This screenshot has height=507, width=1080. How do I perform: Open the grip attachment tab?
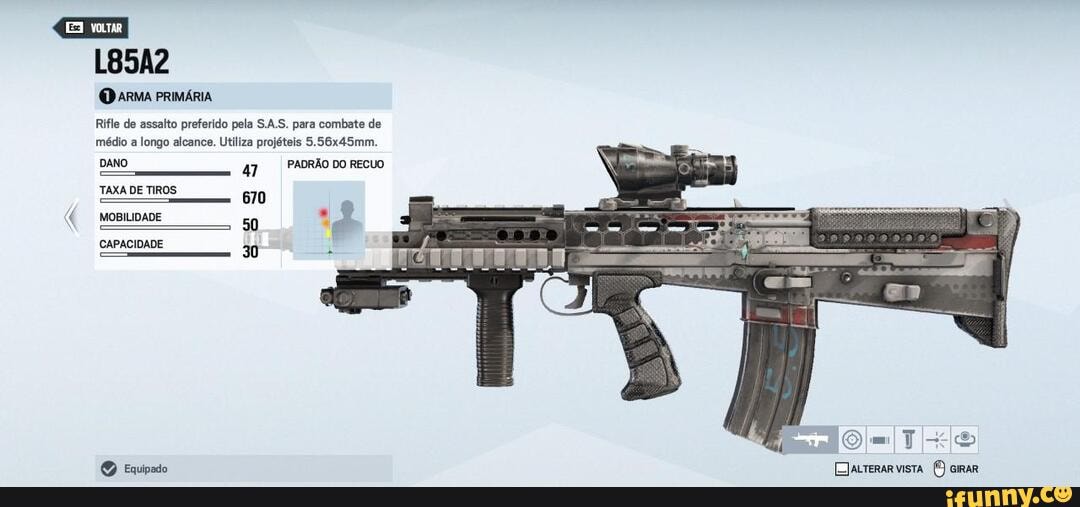pos(908,440)
